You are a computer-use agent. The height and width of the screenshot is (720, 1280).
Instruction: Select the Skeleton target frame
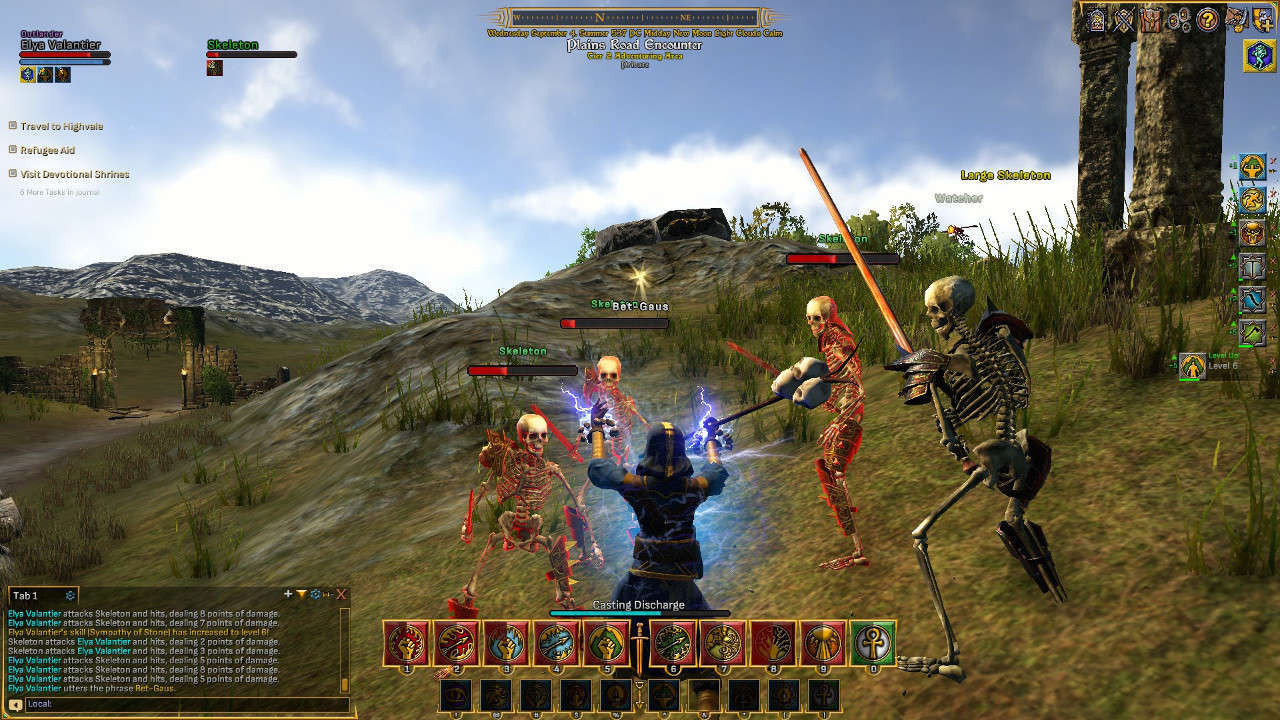click(250, 54)
